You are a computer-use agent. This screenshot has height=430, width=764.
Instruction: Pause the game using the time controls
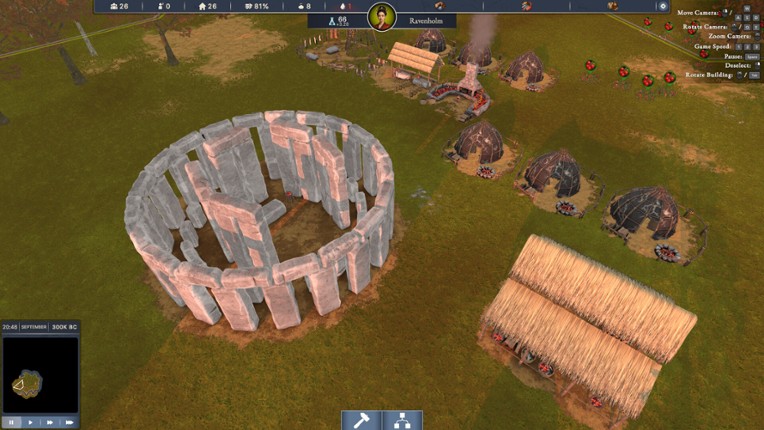(11, 422)
